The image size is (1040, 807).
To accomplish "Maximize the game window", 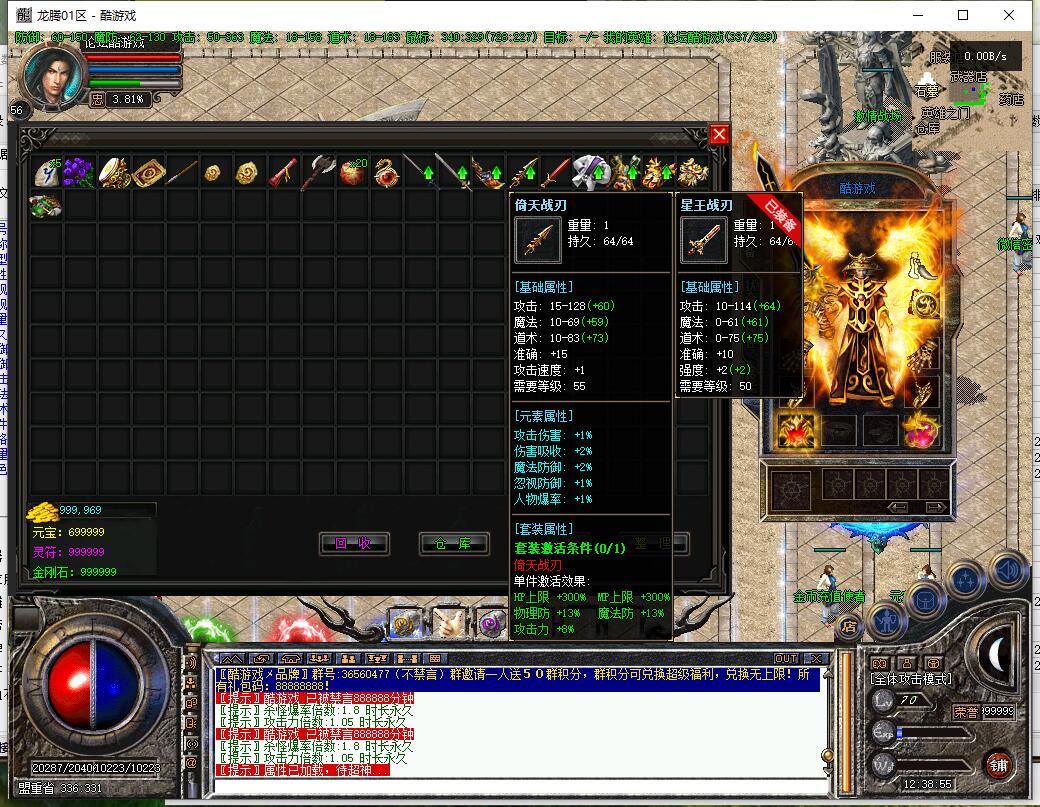I will point(963,15).
